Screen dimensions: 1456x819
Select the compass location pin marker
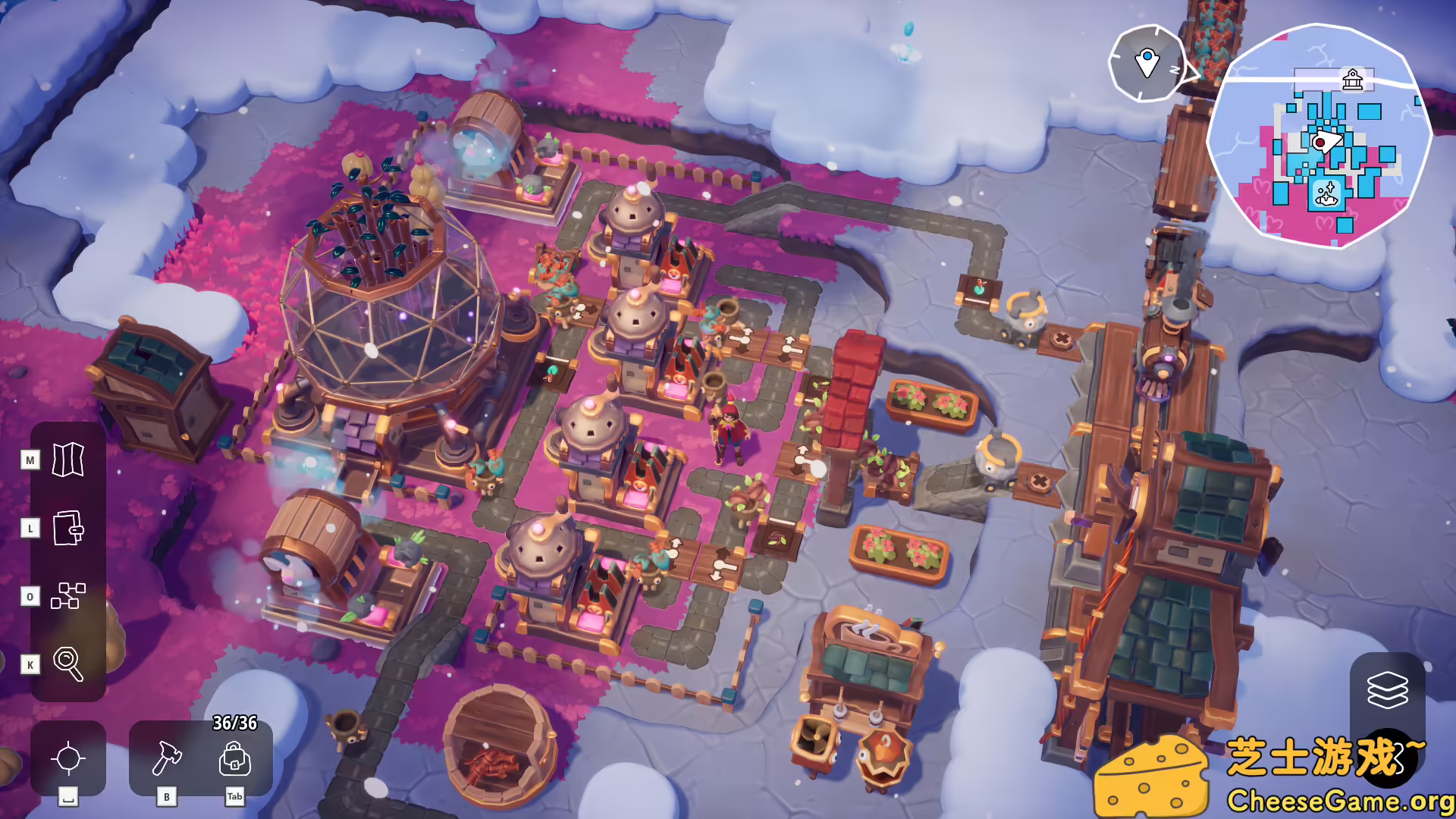(1147, 63)
